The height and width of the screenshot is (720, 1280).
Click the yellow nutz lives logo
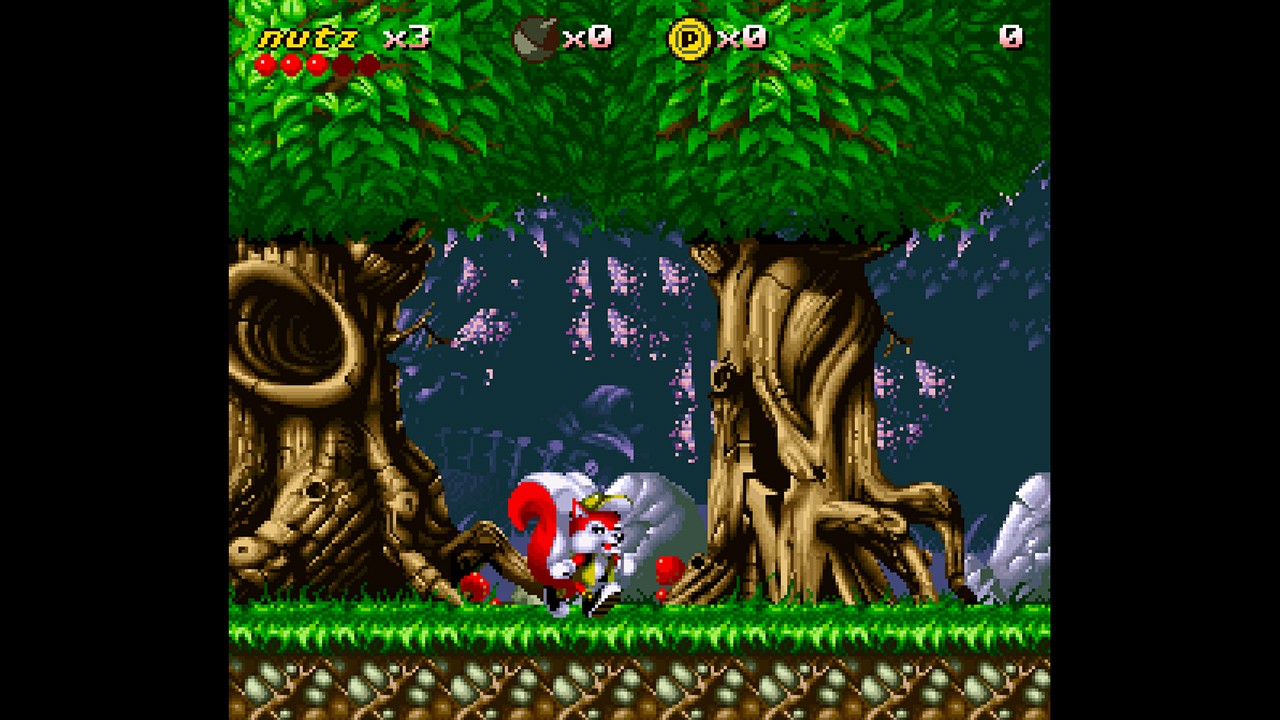coord(308,39)
